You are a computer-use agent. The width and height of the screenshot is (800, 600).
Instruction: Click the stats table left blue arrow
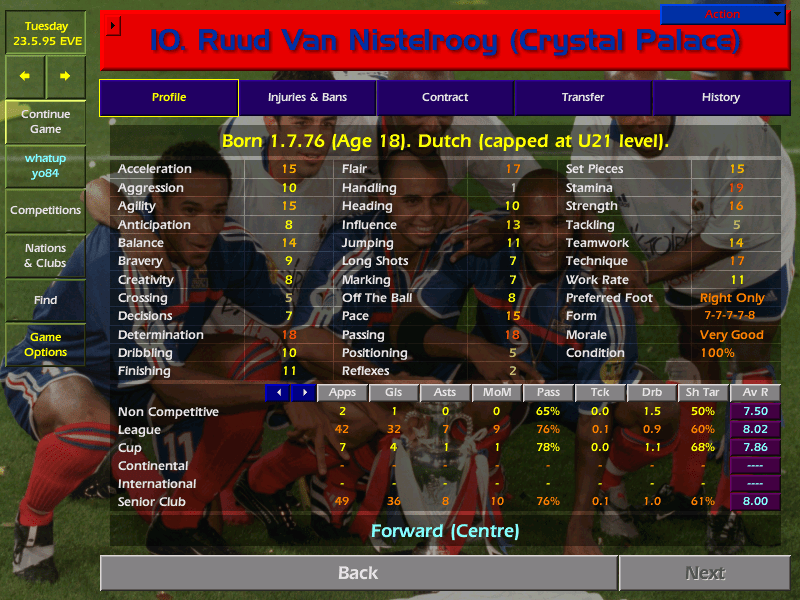coord(277,393)
